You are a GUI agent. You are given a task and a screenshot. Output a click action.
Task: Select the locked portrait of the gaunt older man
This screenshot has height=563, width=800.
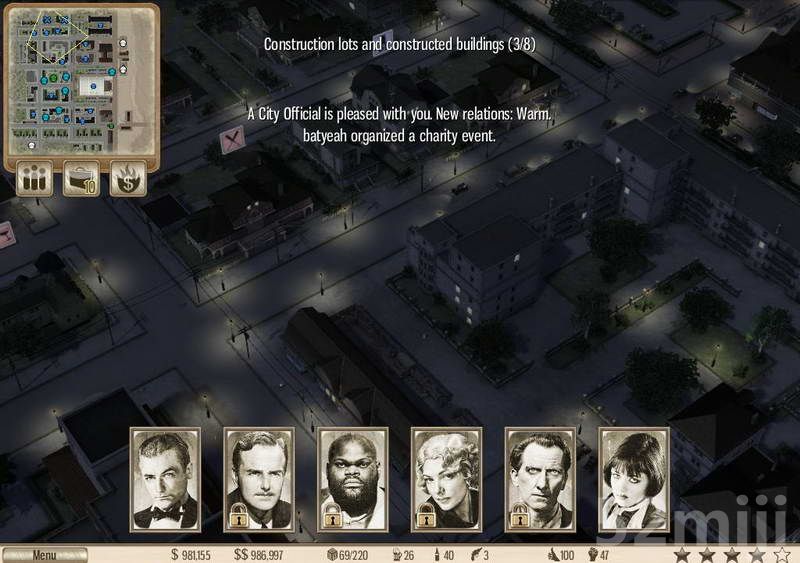click(540, 480)
